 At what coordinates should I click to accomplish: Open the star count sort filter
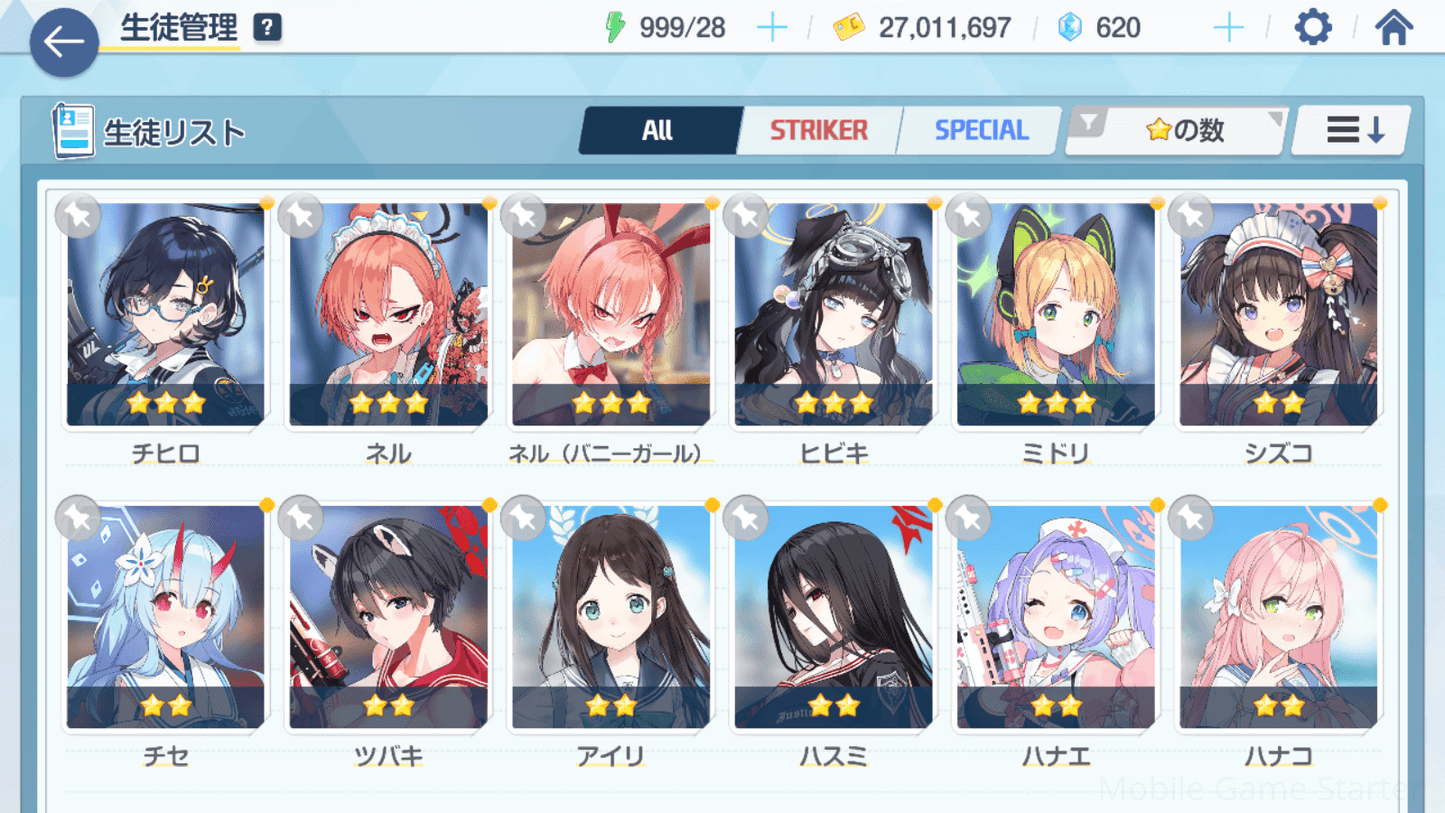point(1177,130)
